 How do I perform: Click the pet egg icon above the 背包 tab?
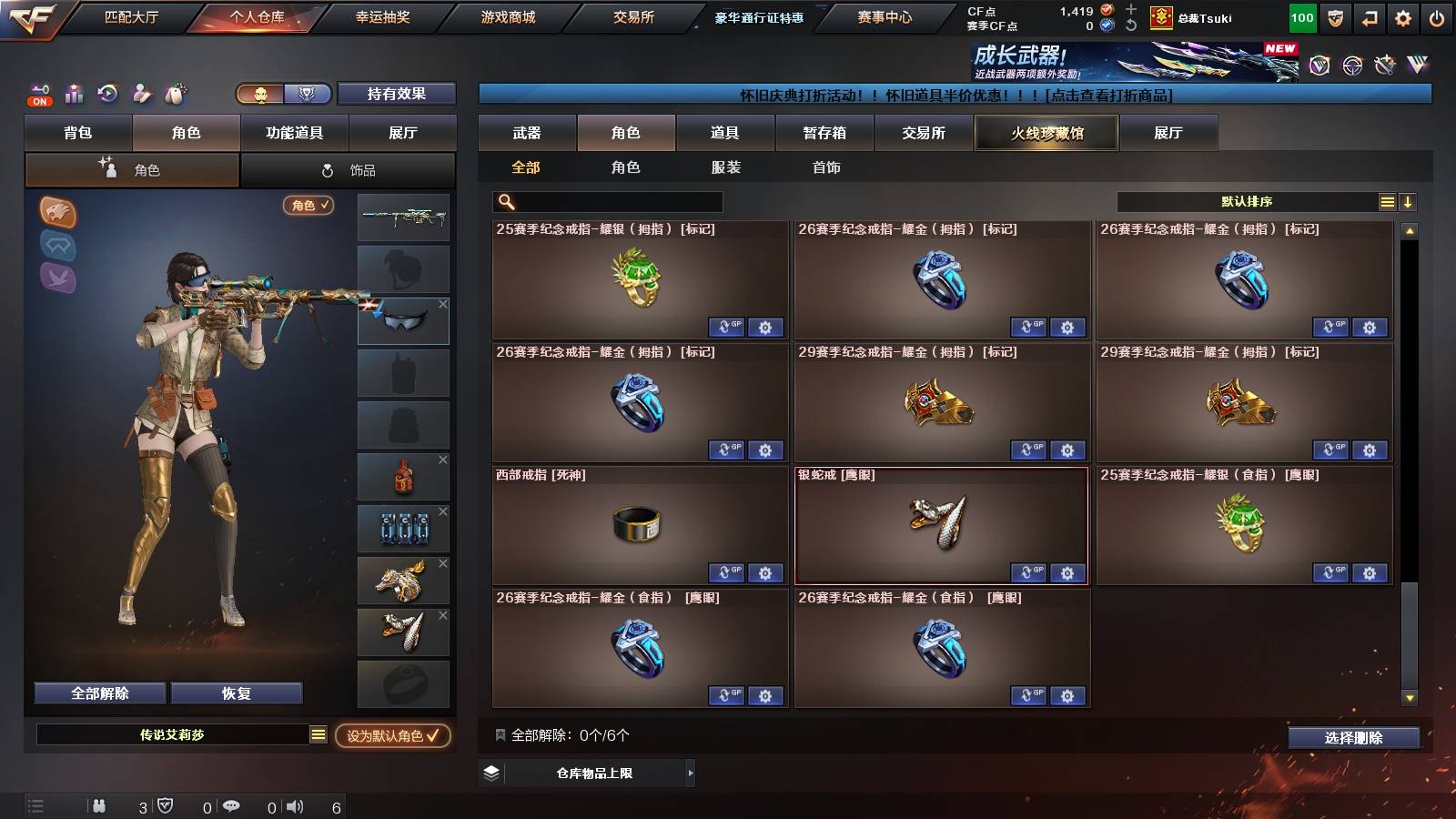click(175, 94)
